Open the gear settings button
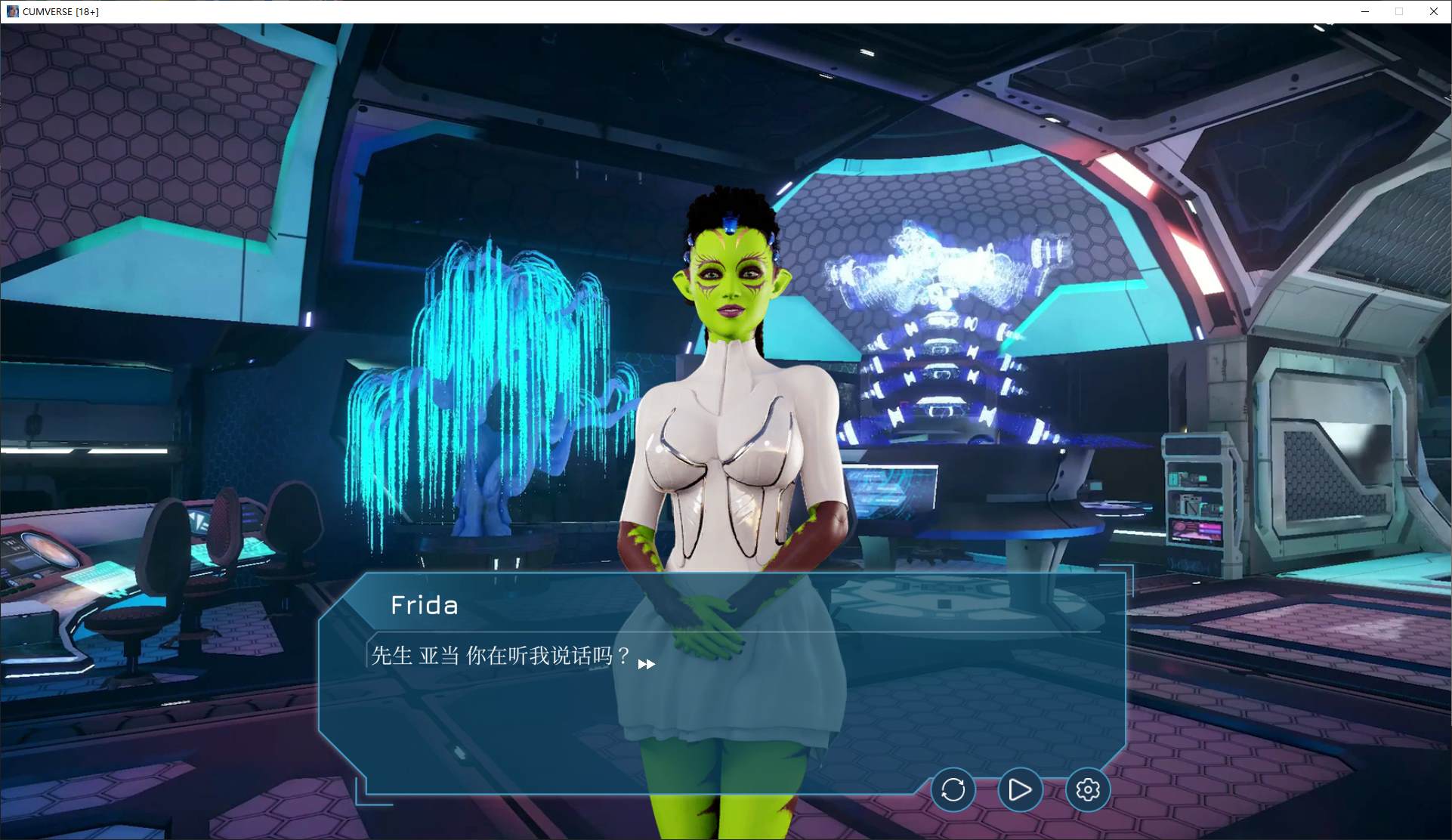Screen dimensions: 1452x840 [x=1087, y=789]
